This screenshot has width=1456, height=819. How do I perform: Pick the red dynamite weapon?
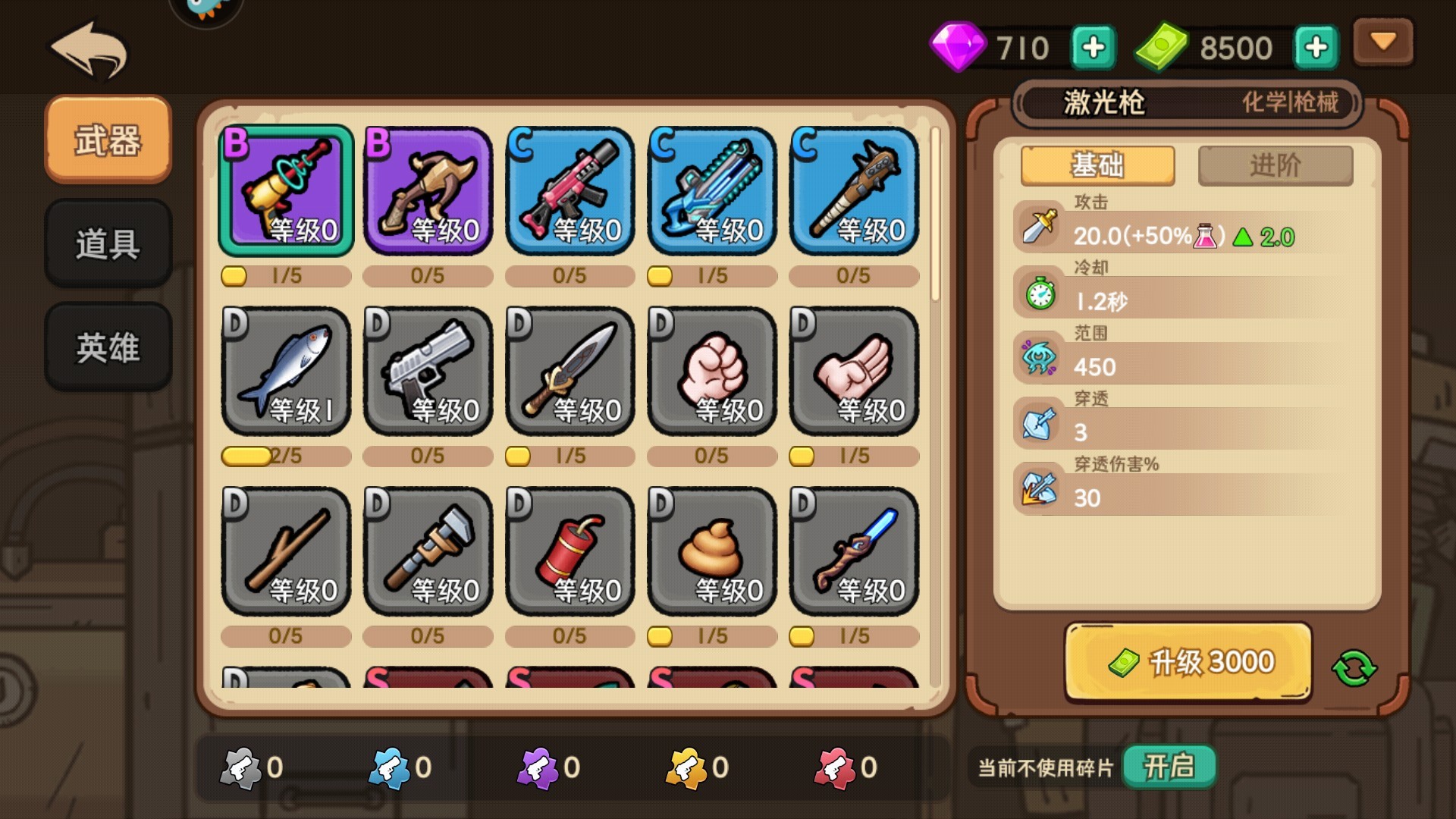point(570,551)
